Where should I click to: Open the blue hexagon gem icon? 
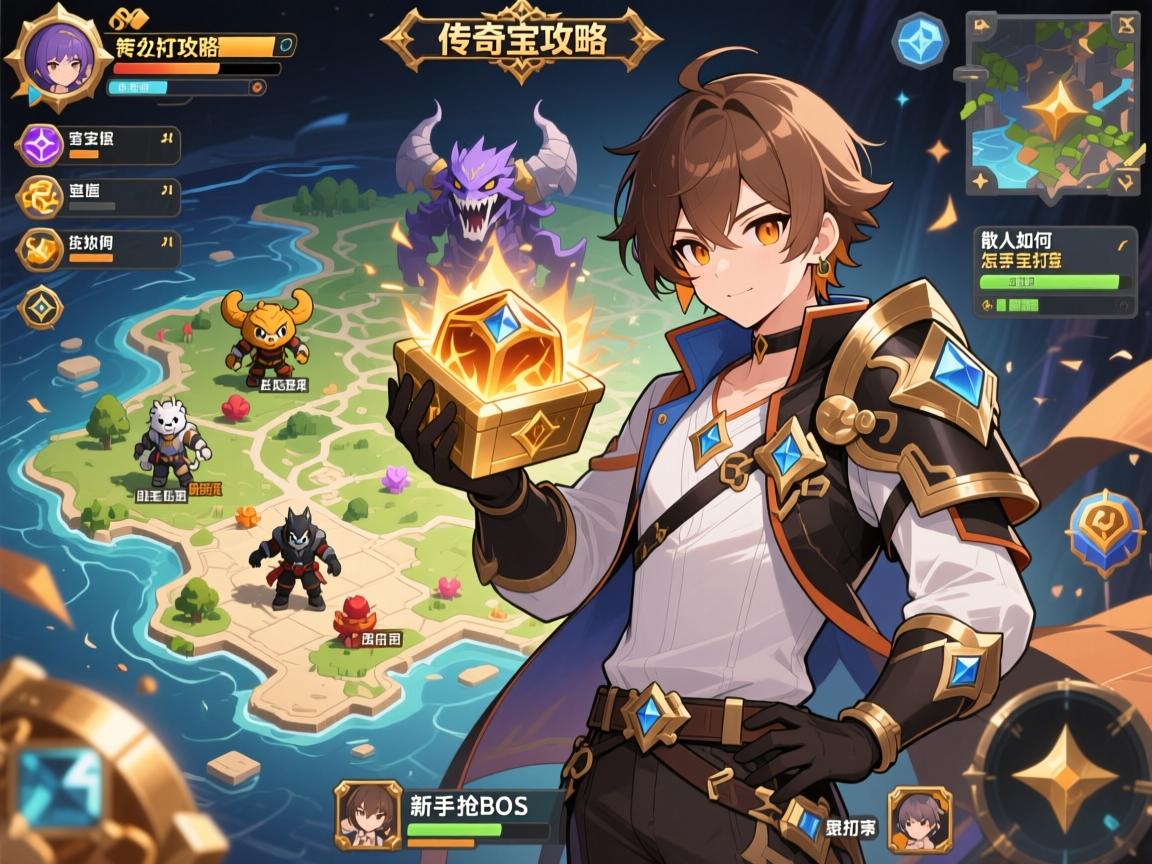919,41
